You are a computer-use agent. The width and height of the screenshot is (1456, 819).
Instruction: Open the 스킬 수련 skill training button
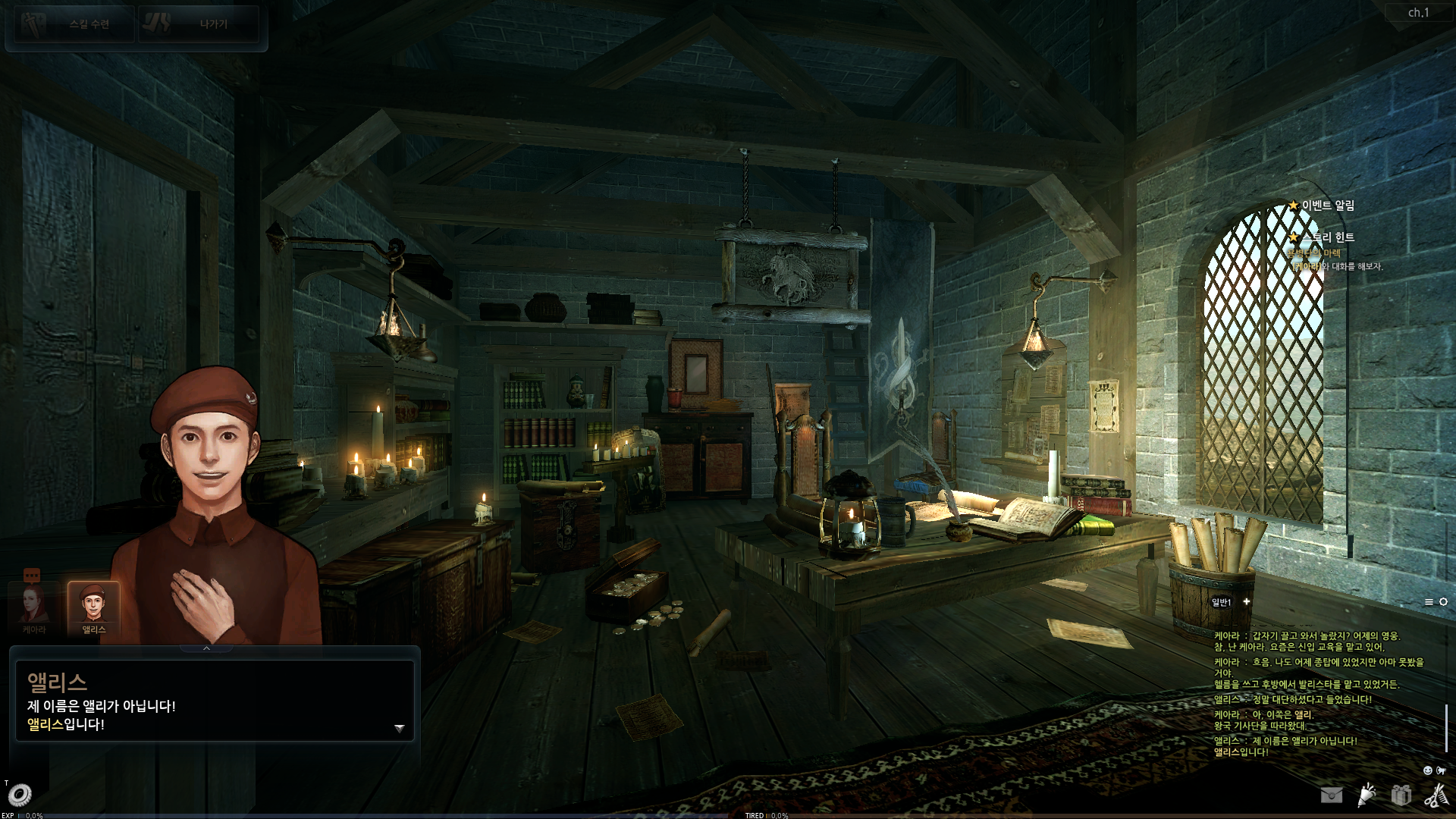pos(74,24)
